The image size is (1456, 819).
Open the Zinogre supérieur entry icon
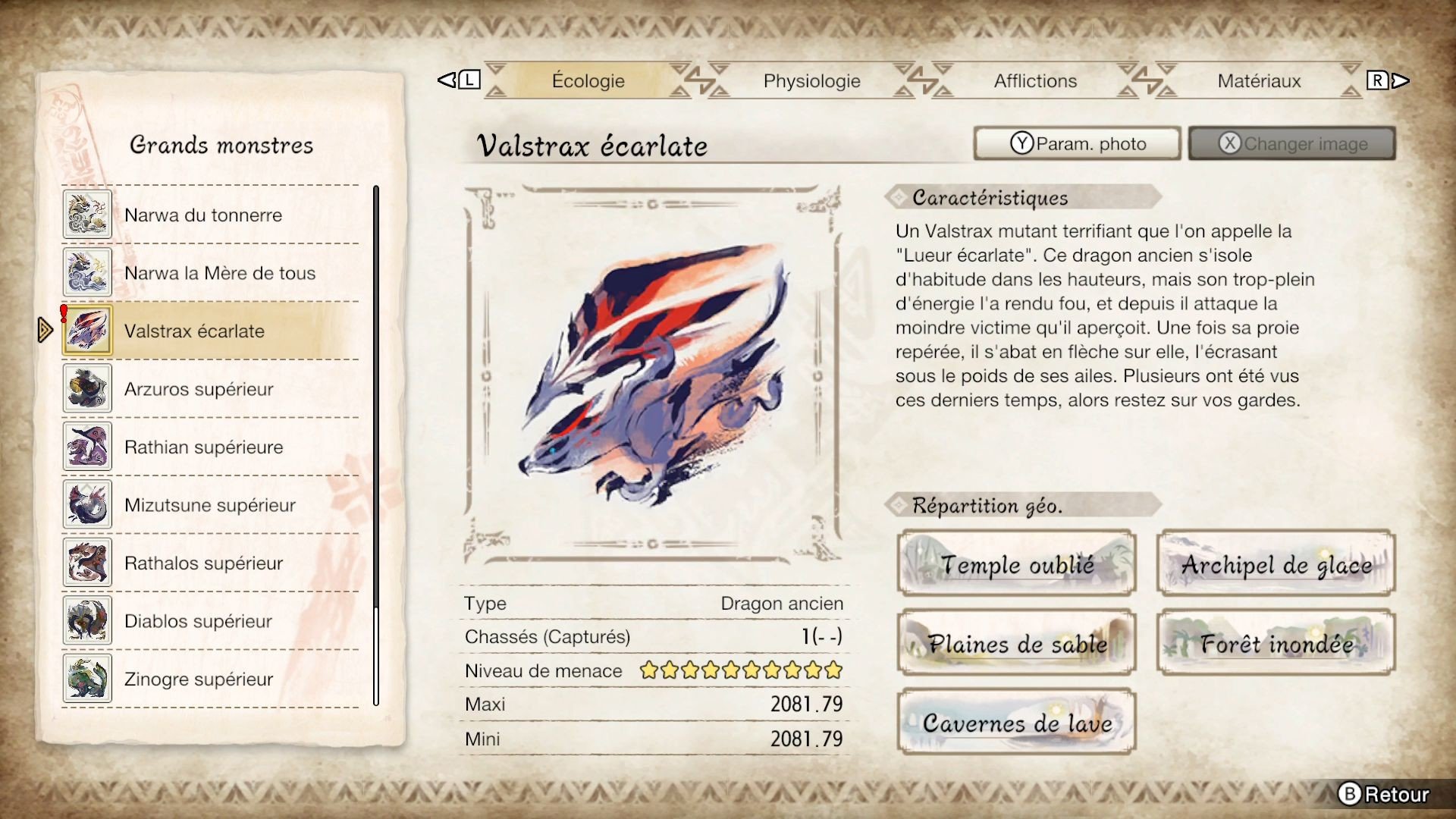pyautogui.click(x=87, y=679)
